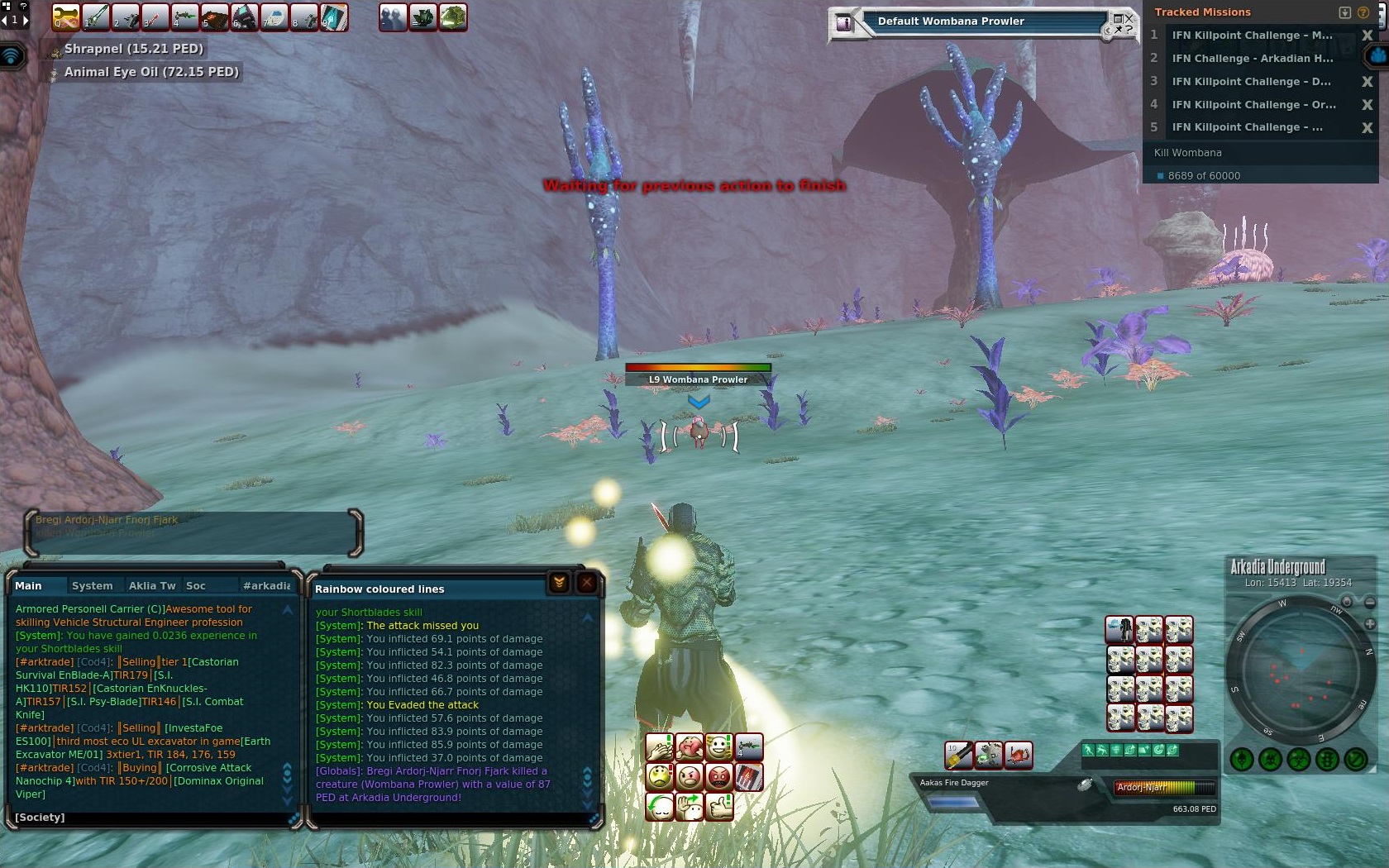Select the green sword in slot 1
The image size is (1389, 868).
tap(96, 17)
